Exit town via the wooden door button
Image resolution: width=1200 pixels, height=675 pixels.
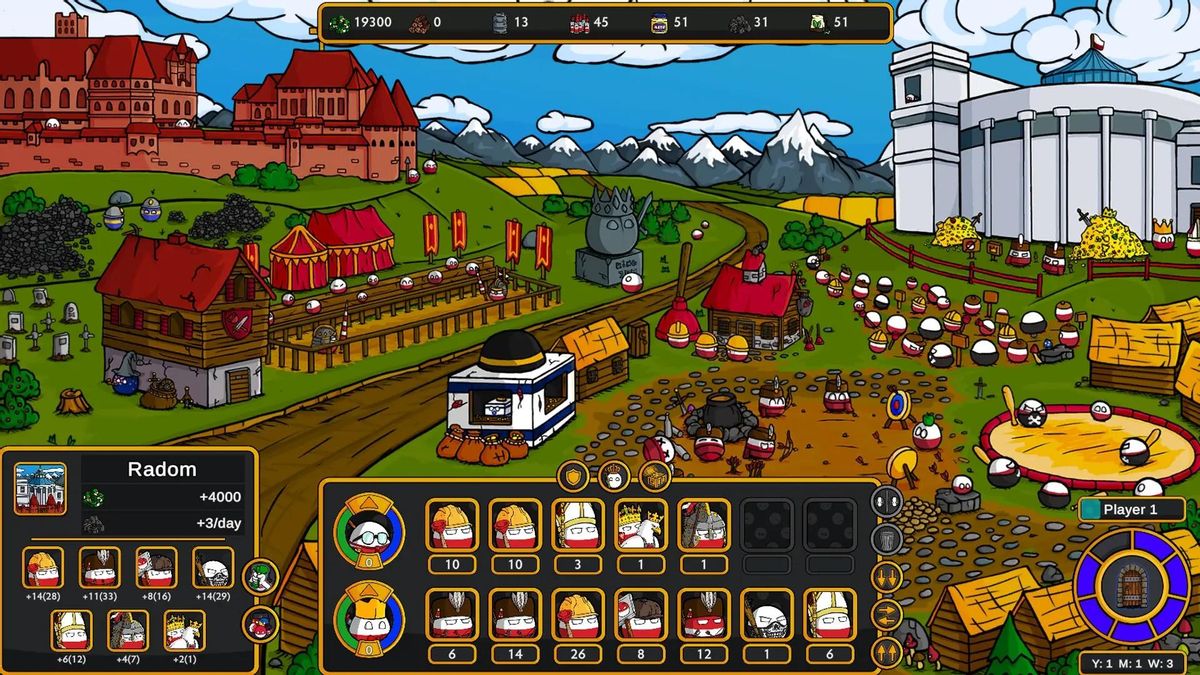point(1131,586)
